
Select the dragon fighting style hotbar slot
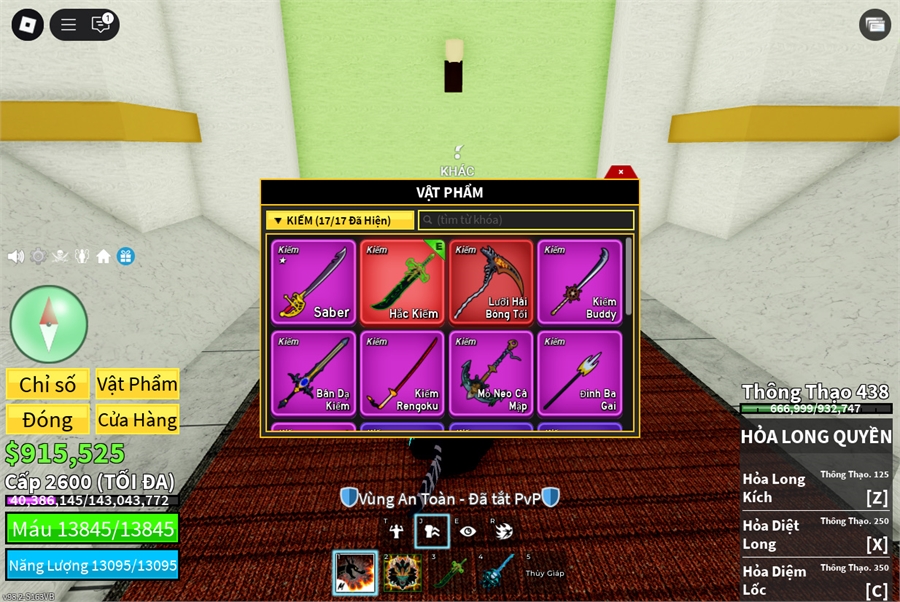355,573
